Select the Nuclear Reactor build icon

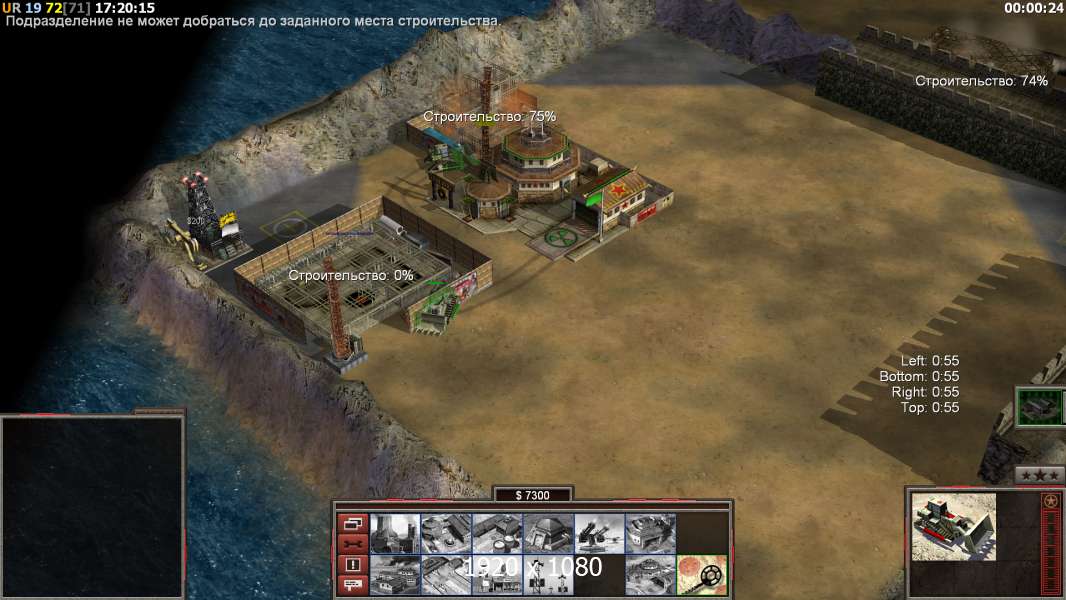coord(395,533)
